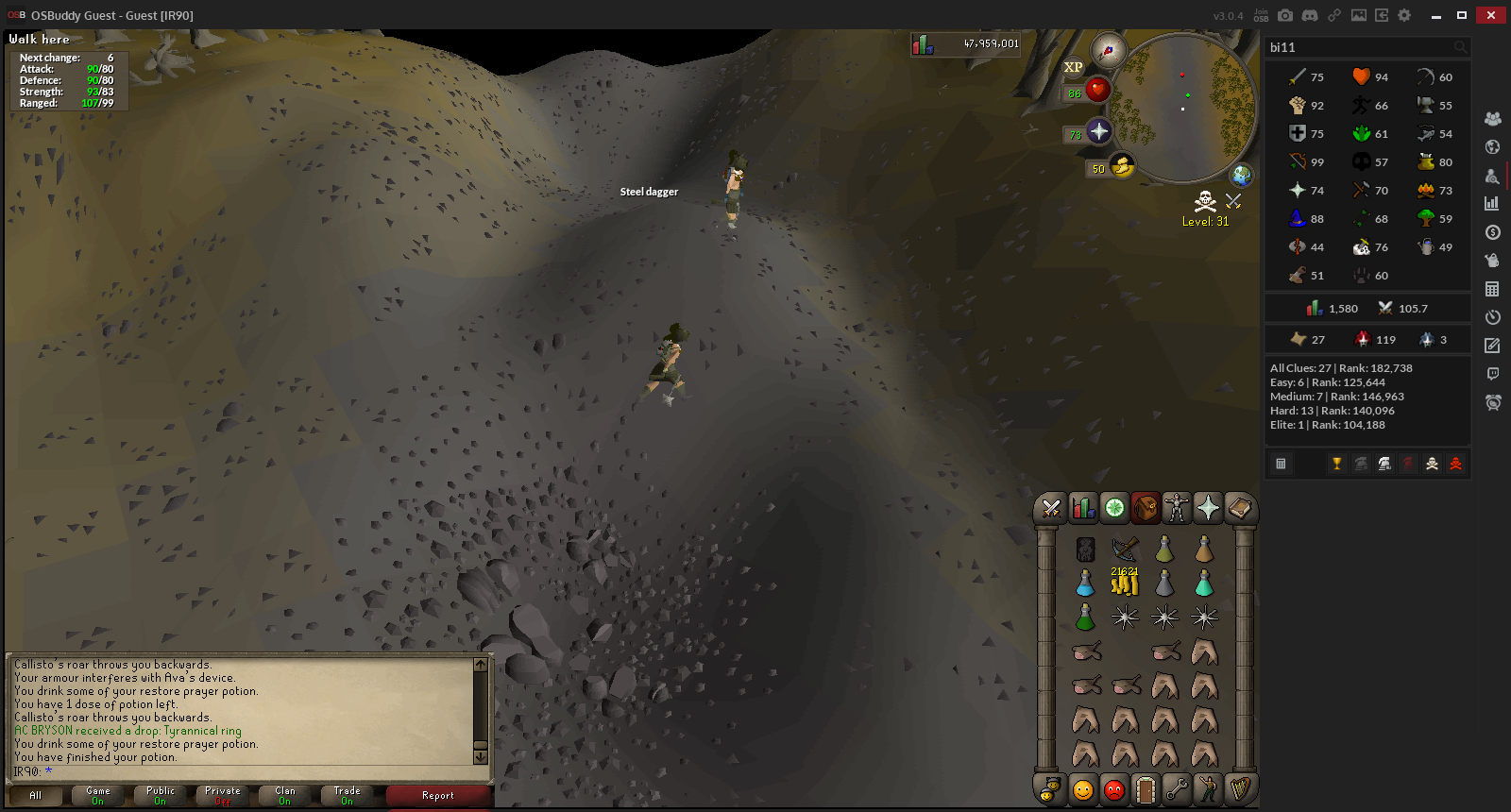Show the Worn Equipment tab
Screen dimensions: 1511x812
(1177, 509)
